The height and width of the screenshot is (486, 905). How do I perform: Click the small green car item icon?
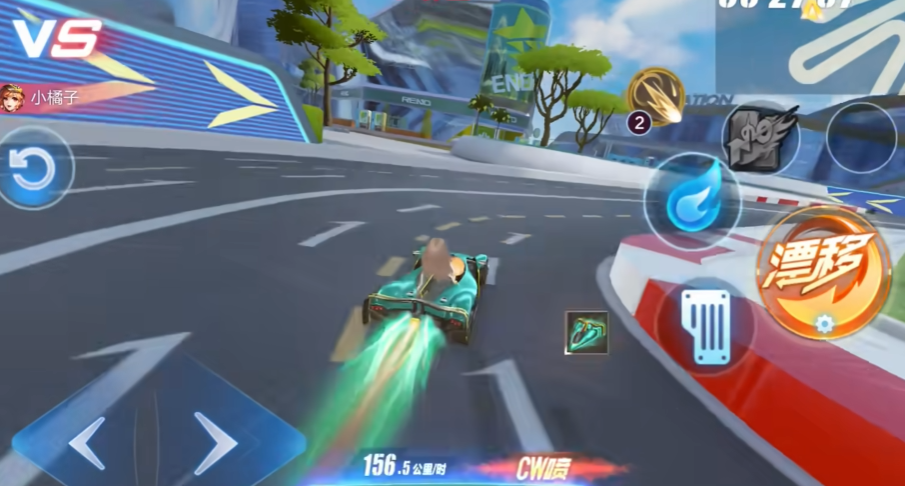pyautogui.click(x=586, y=332)
